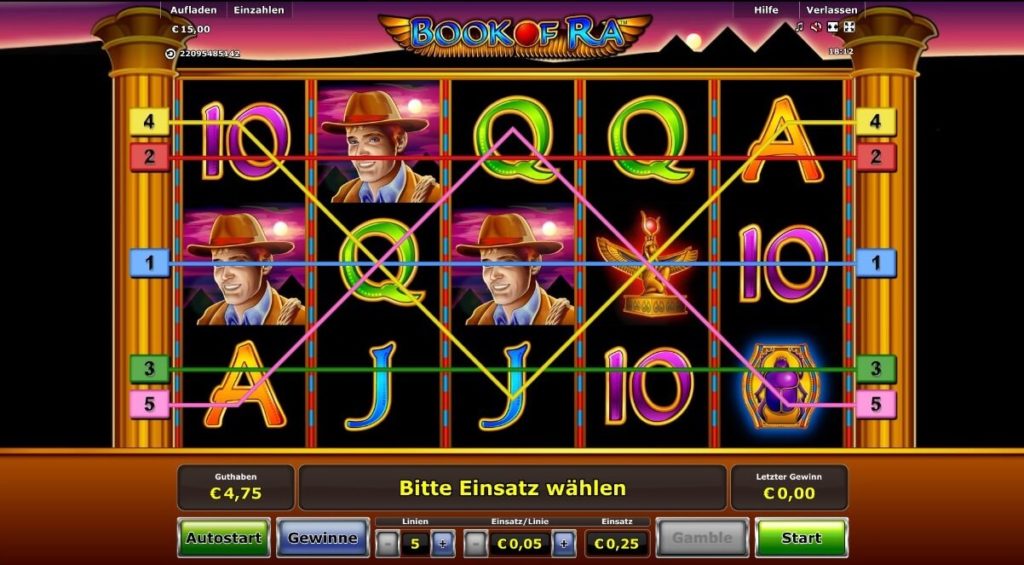This screenshot has width=1024, height=565.
Task: Open the Aufladen top-up option
Action: pos(193,10)
